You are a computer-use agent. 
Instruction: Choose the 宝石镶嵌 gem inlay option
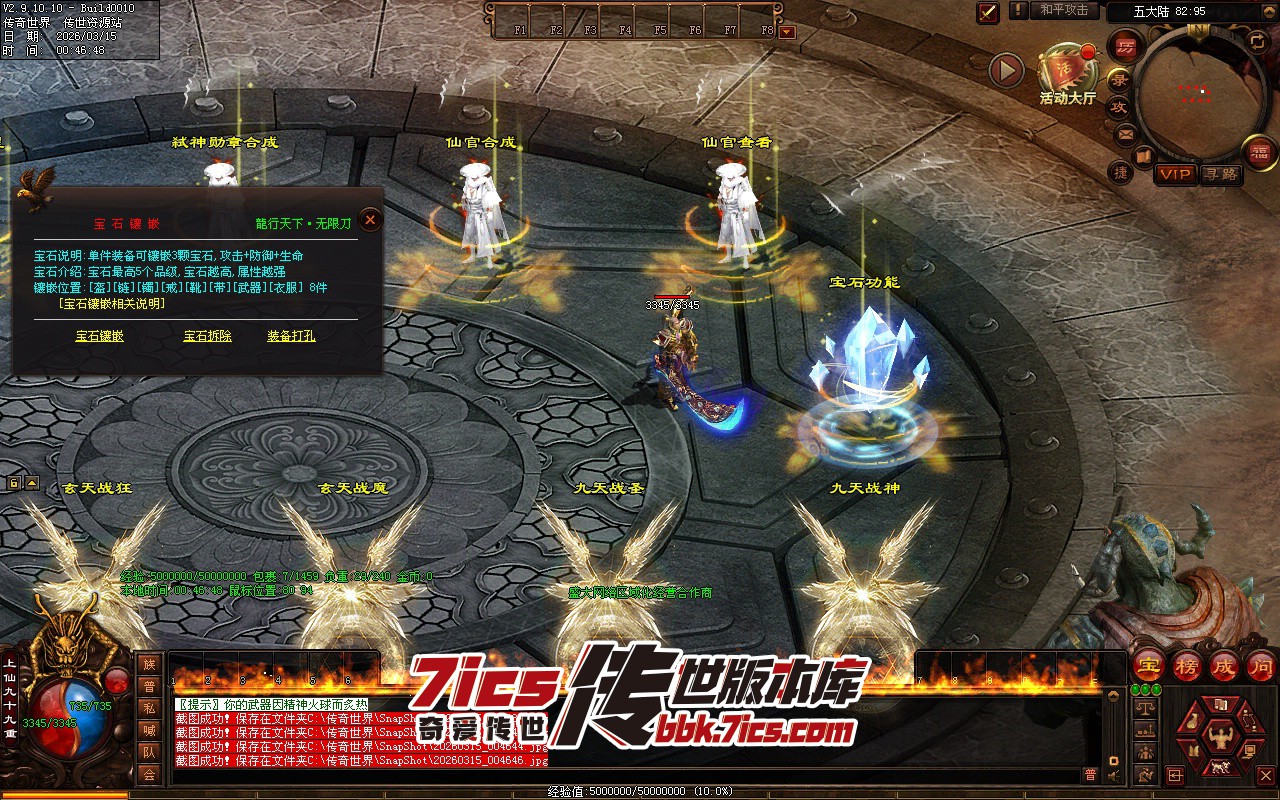tap(100, 336)
